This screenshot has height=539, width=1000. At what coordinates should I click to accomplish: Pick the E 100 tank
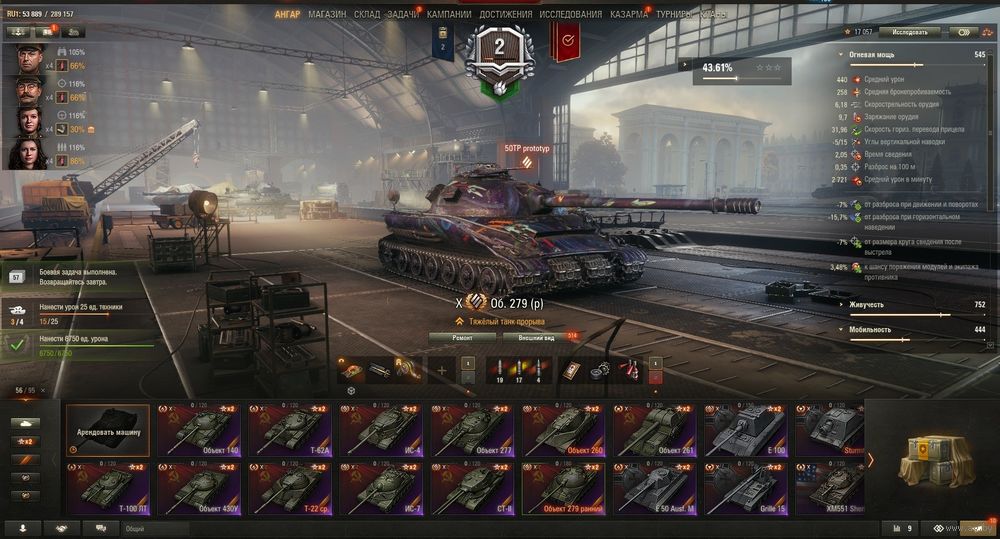point(749,430)
